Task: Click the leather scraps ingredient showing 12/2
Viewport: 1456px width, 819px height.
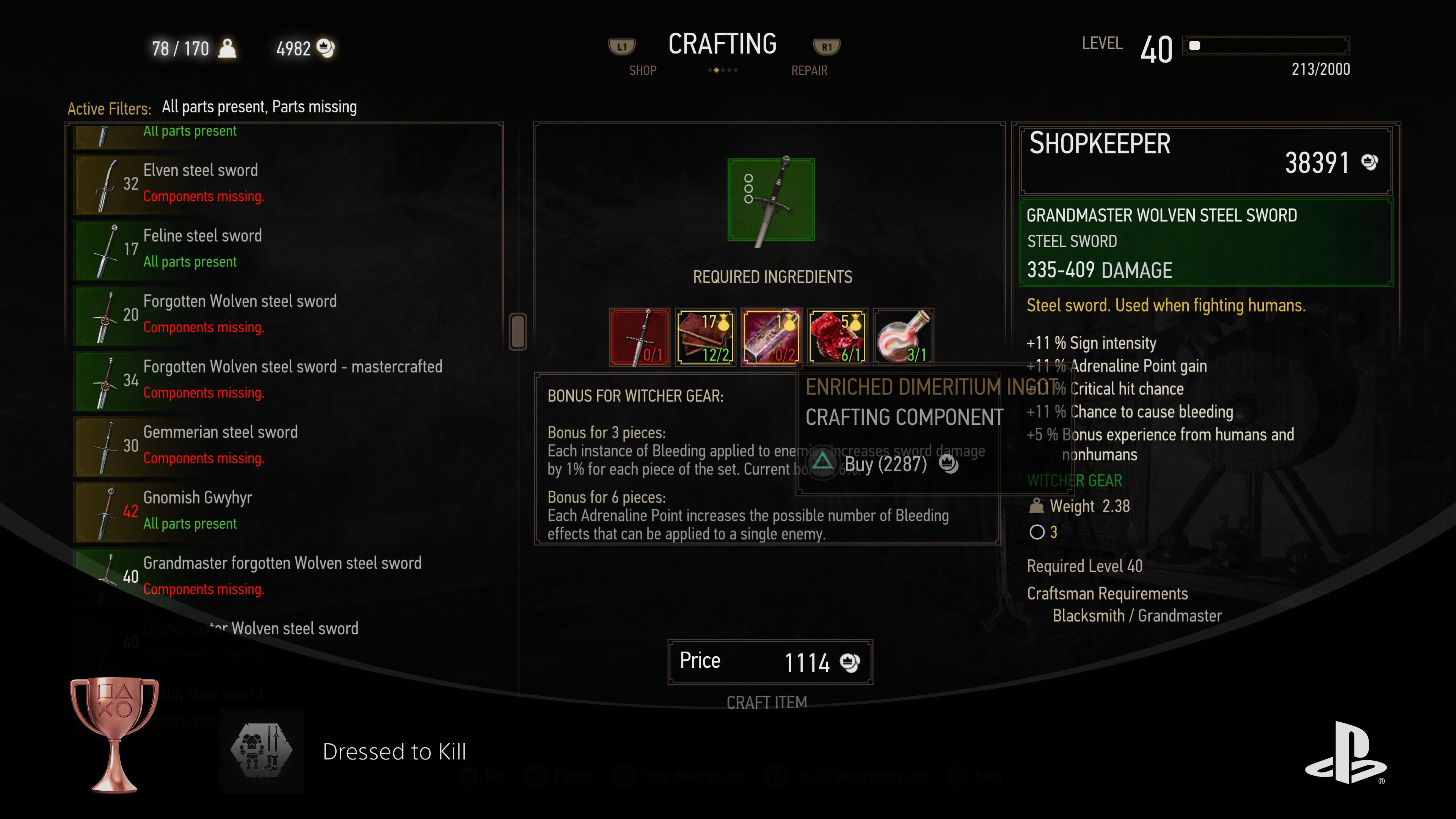Action: 705,337
